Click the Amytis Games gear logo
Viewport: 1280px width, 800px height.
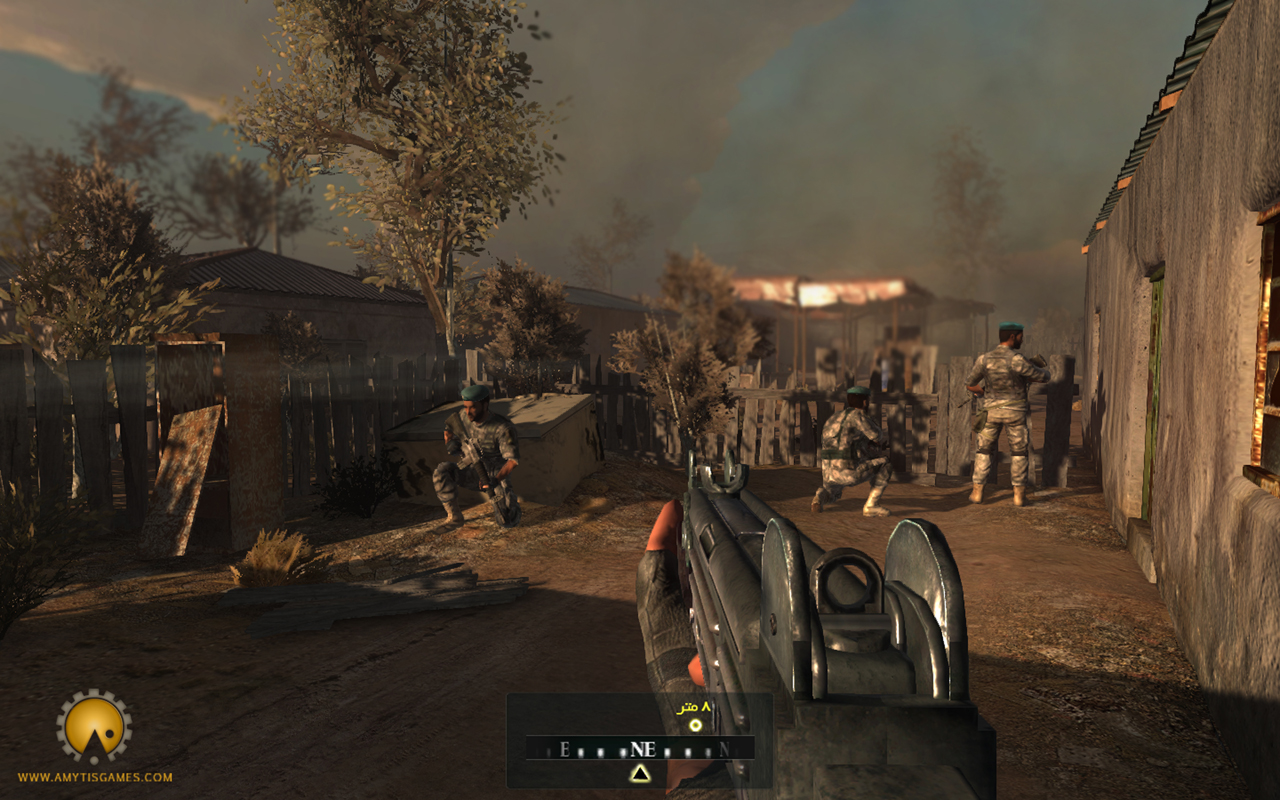(94, 727)
